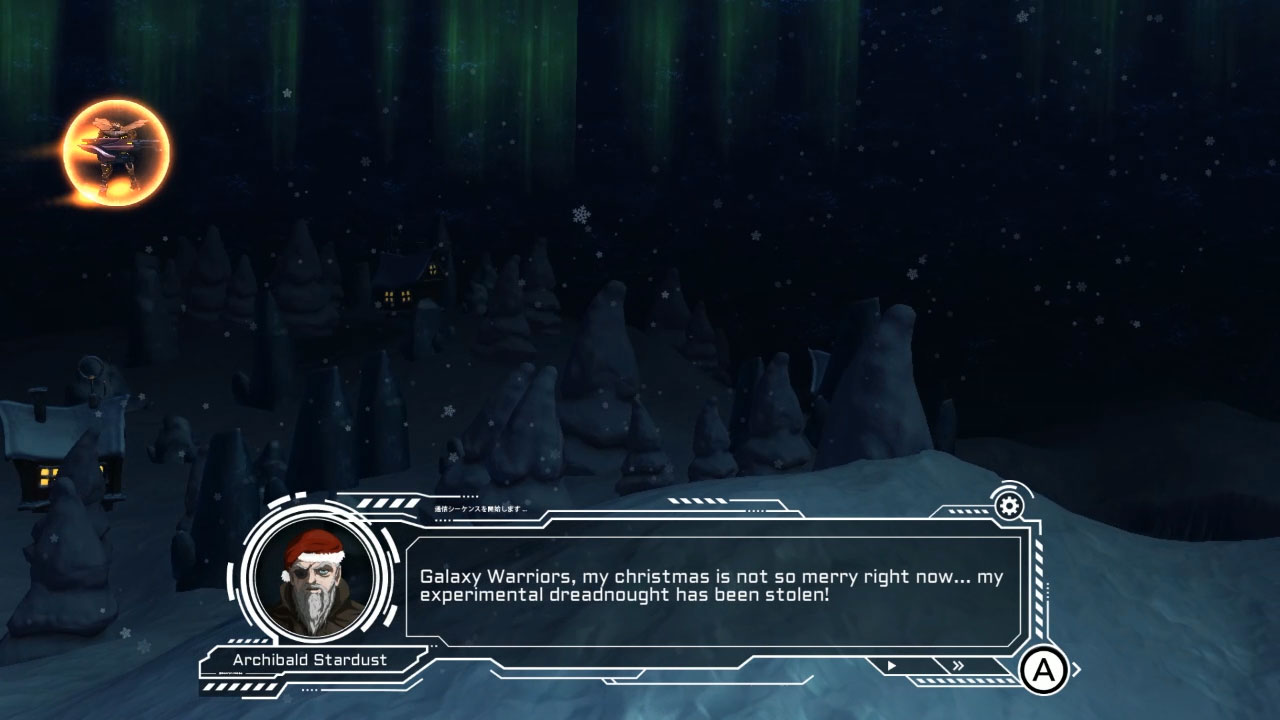Continue the dialogue by clicking the text box
The image size is (1280, 720).
(715, 590)
